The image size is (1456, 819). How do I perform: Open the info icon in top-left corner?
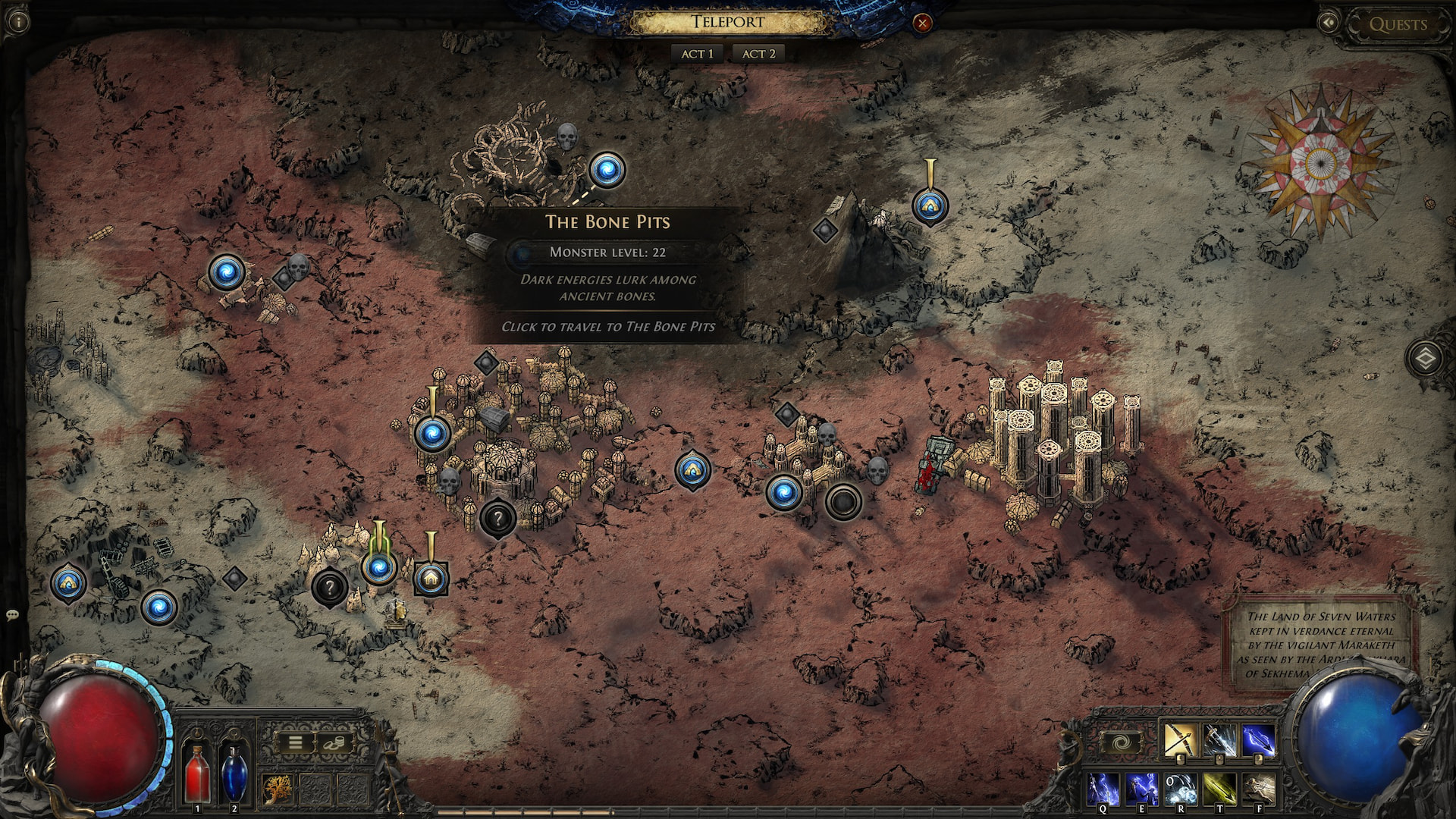coord(18,21)
